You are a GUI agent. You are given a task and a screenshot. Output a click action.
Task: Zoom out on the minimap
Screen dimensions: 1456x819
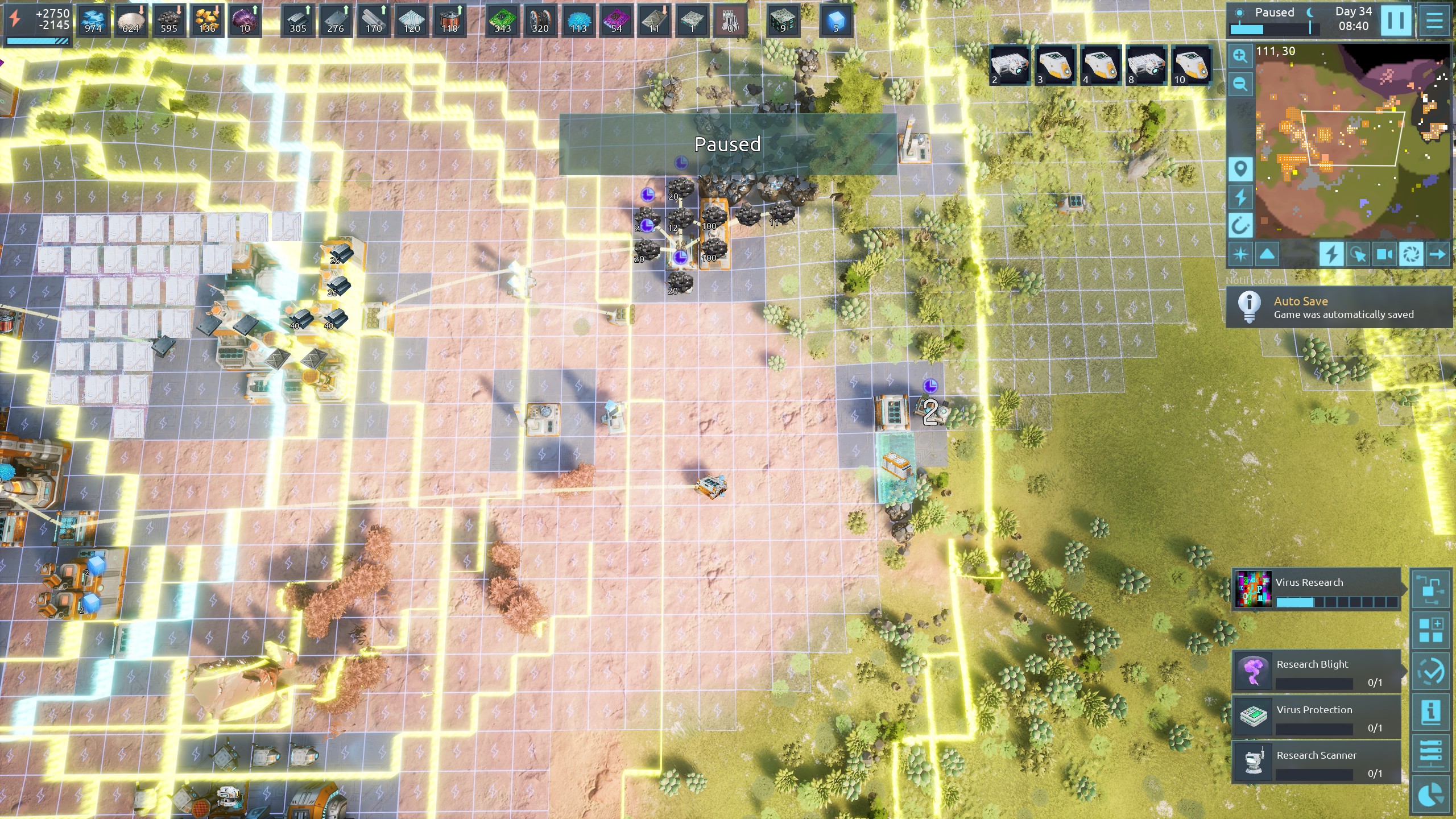[x=1240, y=85]
